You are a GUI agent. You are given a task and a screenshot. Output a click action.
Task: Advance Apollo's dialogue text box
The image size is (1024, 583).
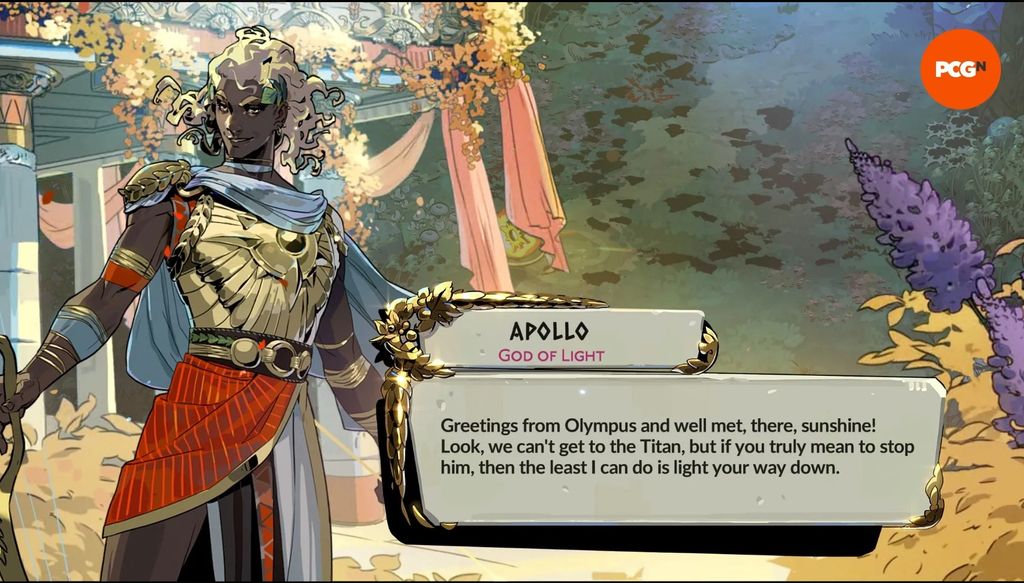click(x=676, y=447)
